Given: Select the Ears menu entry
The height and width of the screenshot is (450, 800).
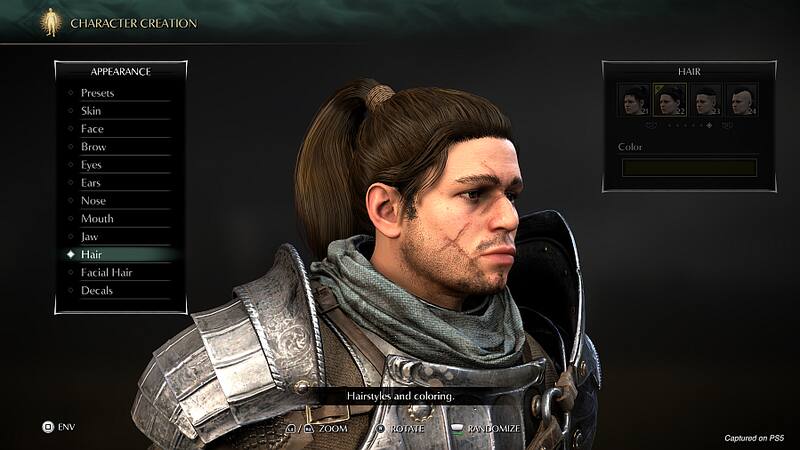Looking at the screenshot, I should point(92,183).
